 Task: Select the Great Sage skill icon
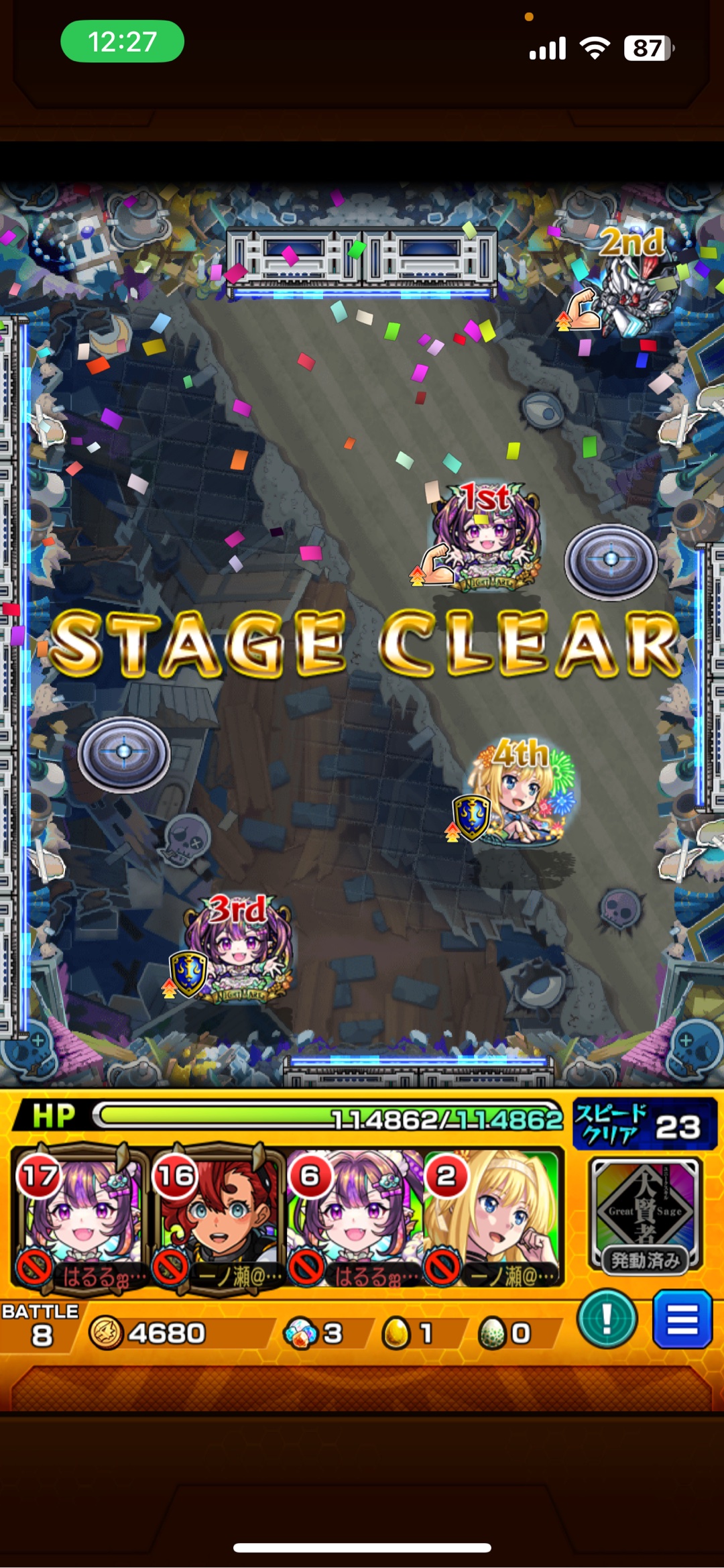coord(644,1213)
